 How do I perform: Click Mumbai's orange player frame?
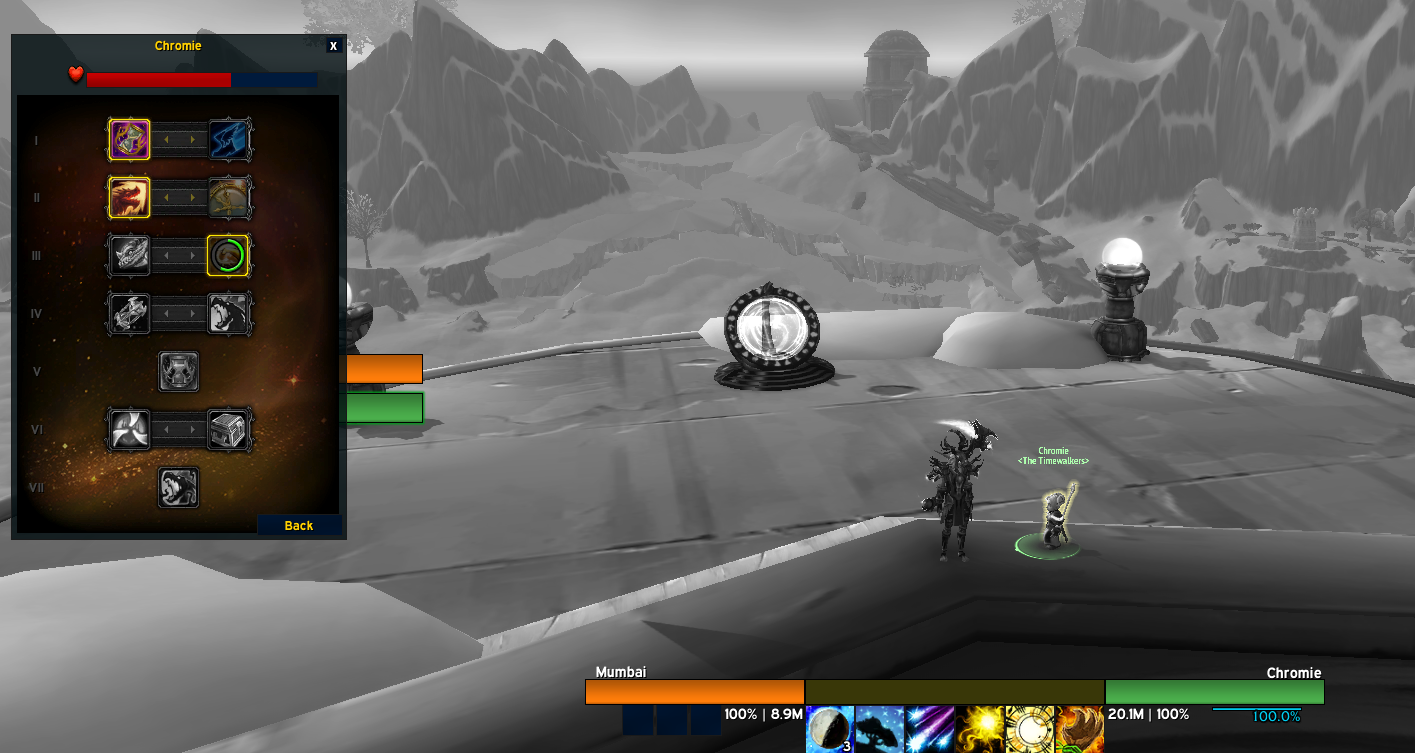(694, 692)
